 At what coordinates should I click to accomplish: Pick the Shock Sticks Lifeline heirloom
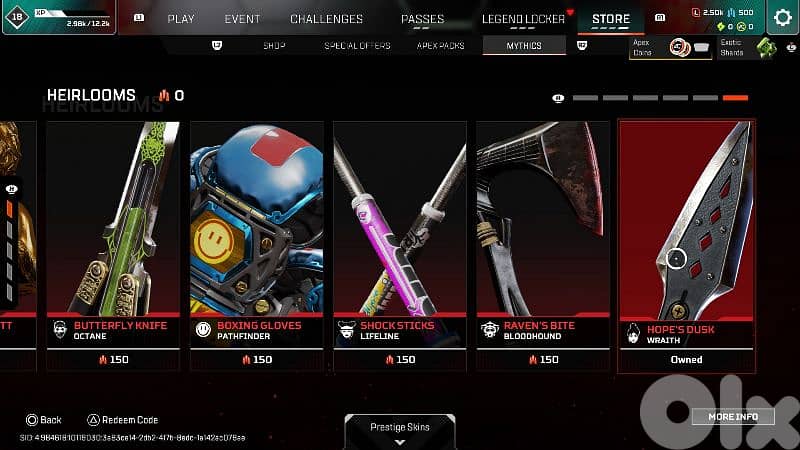(399, 246)
